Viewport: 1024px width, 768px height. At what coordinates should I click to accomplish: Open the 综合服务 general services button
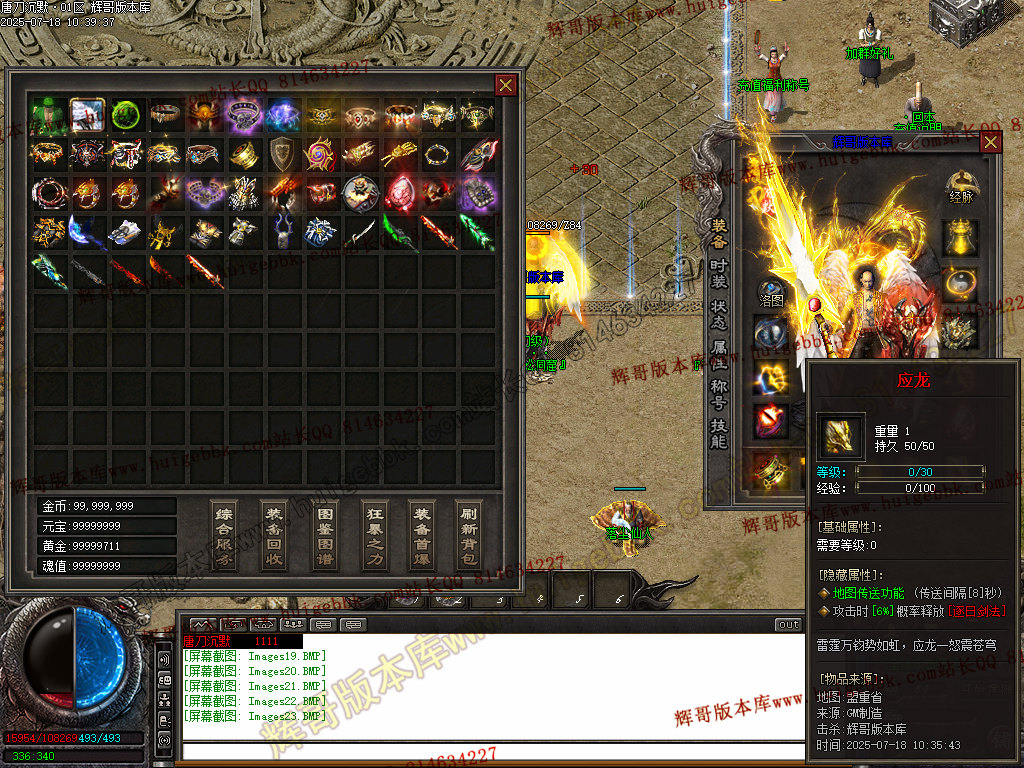[224, 535]
